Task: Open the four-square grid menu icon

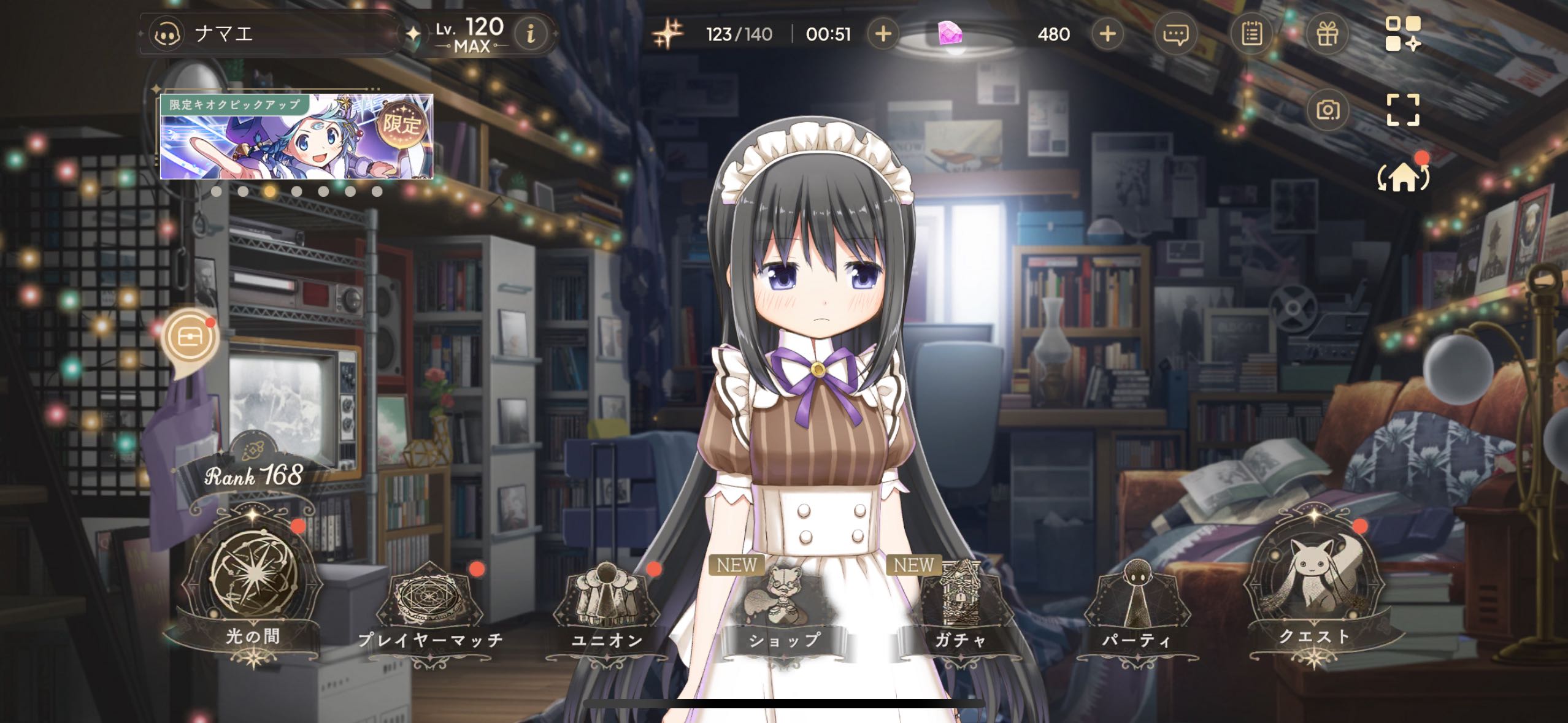Action: click(x=1403, y=34)
